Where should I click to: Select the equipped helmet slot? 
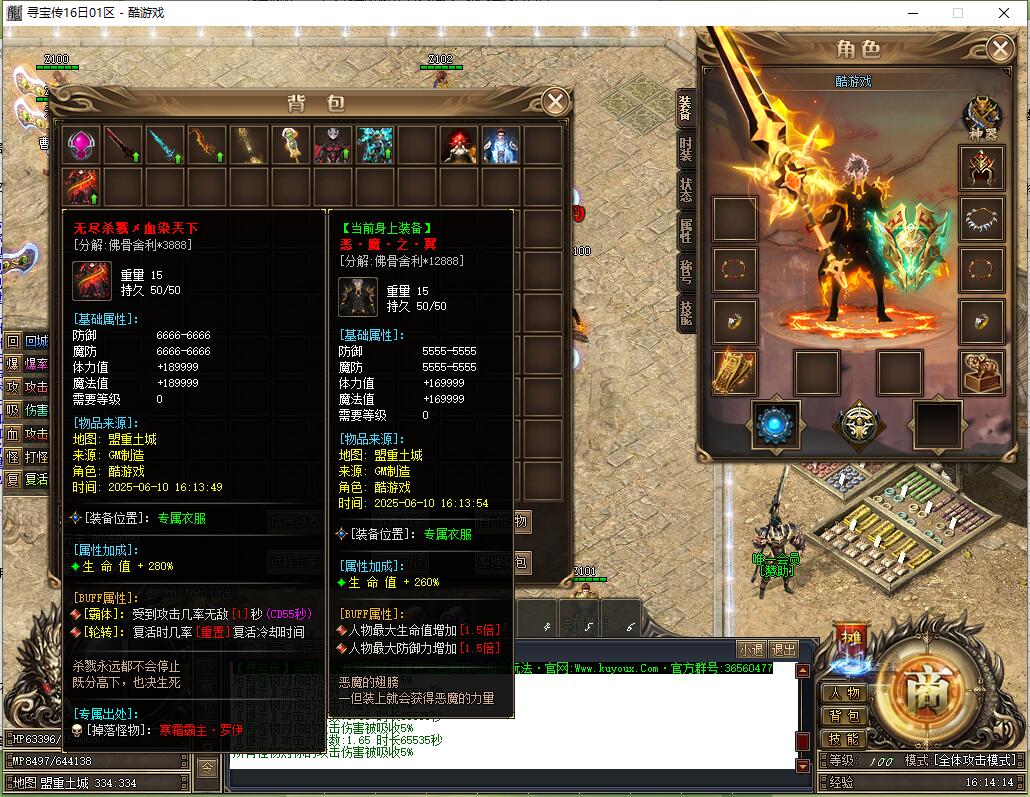tap(982, 168)
